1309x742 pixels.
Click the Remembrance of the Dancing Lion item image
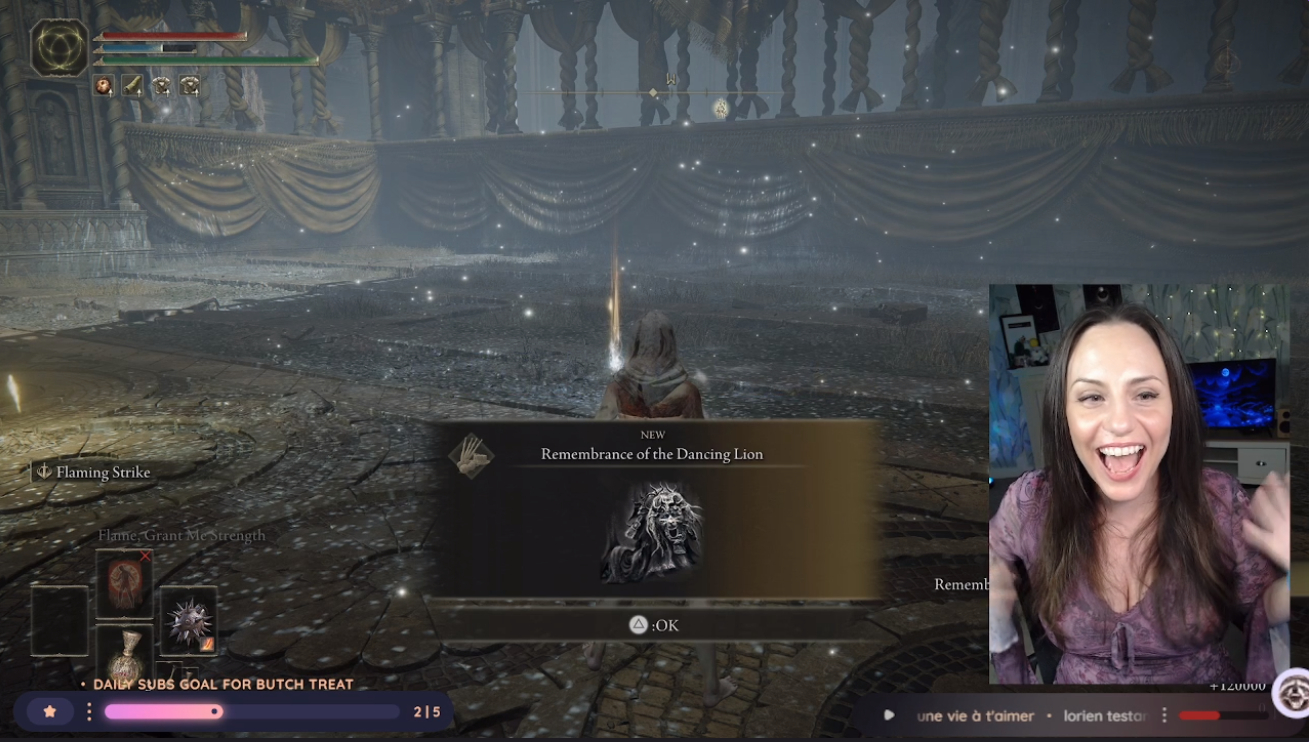(x=652, y=531)
